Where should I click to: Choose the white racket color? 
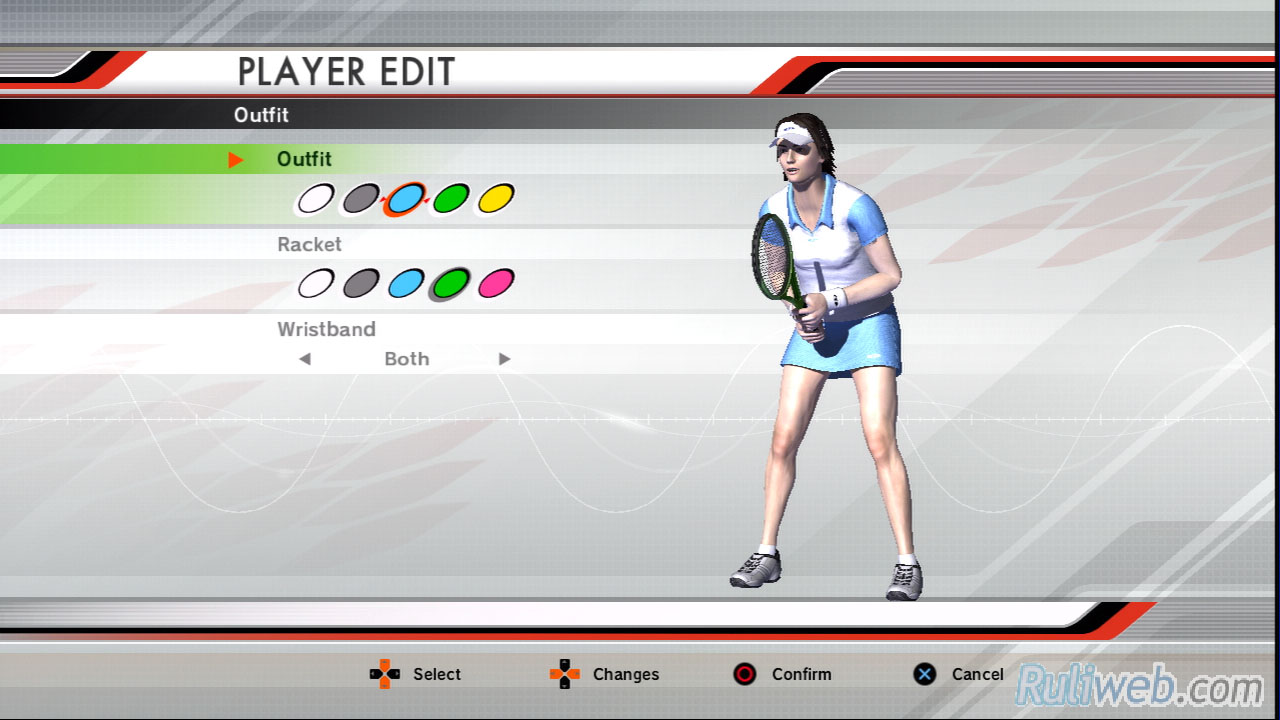(x=315, y=284)
